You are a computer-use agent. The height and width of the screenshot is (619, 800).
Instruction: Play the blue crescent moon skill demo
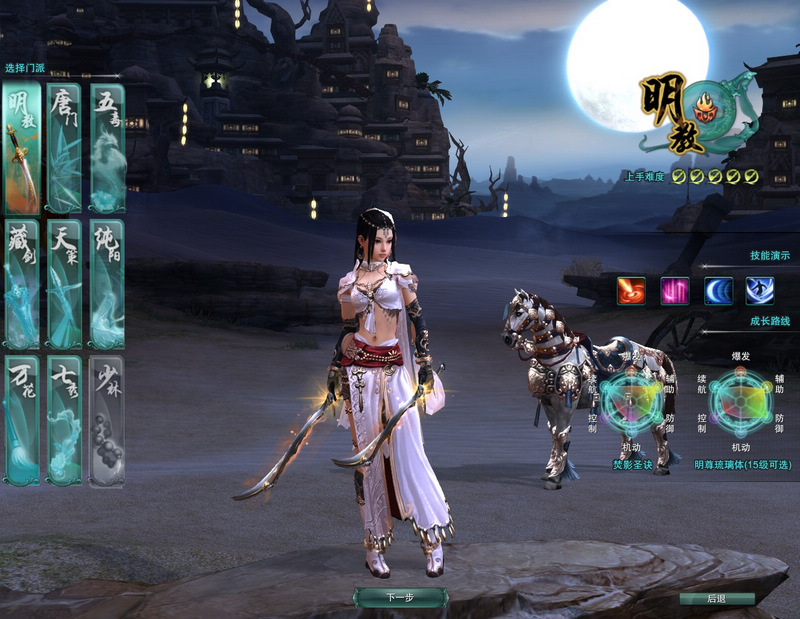pos(717,291)
